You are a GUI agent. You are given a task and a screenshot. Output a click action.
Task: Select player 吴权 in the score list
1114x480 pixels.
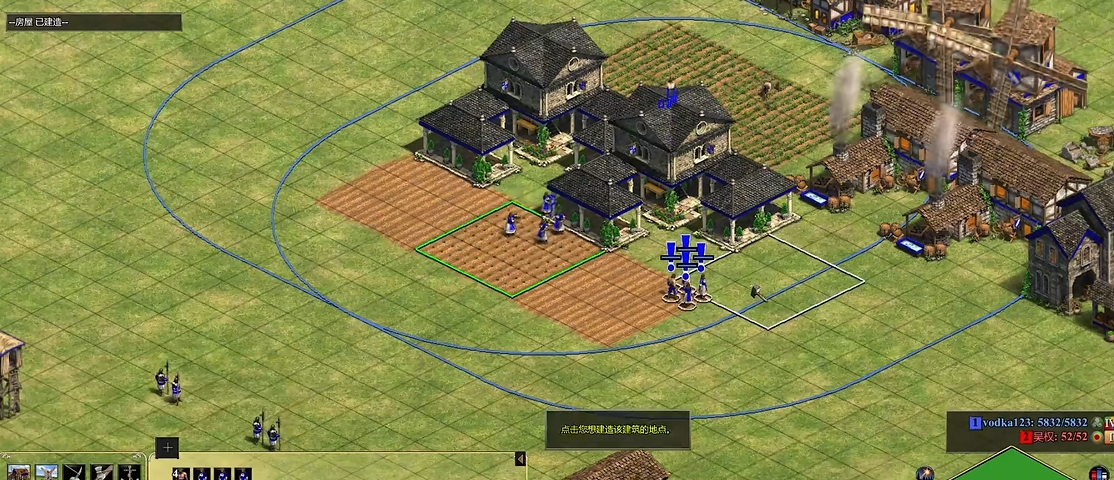coord(1052,437)
